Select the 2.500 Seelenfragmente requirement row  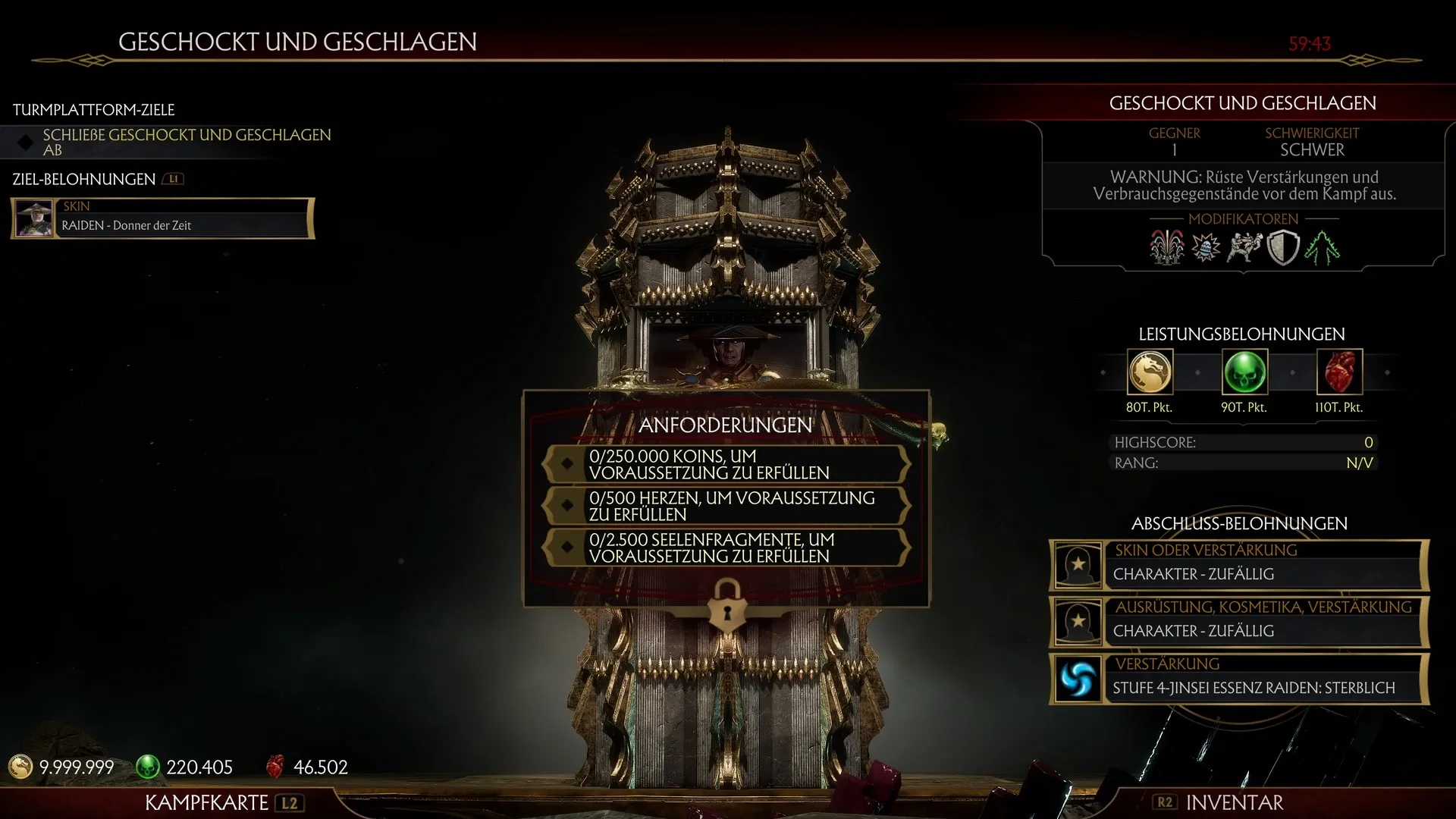click(726, 548)
